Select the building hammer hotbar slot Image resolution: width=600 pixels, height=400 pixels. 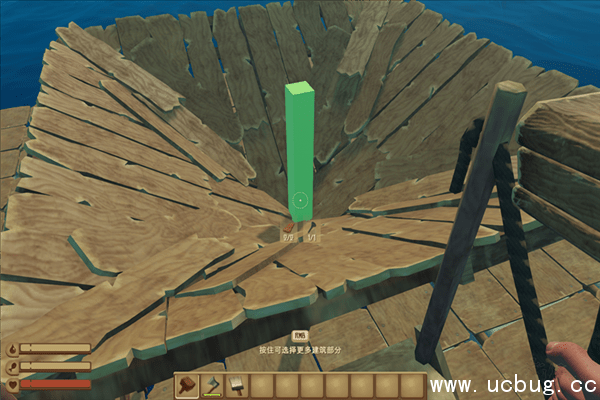(187, 385)
